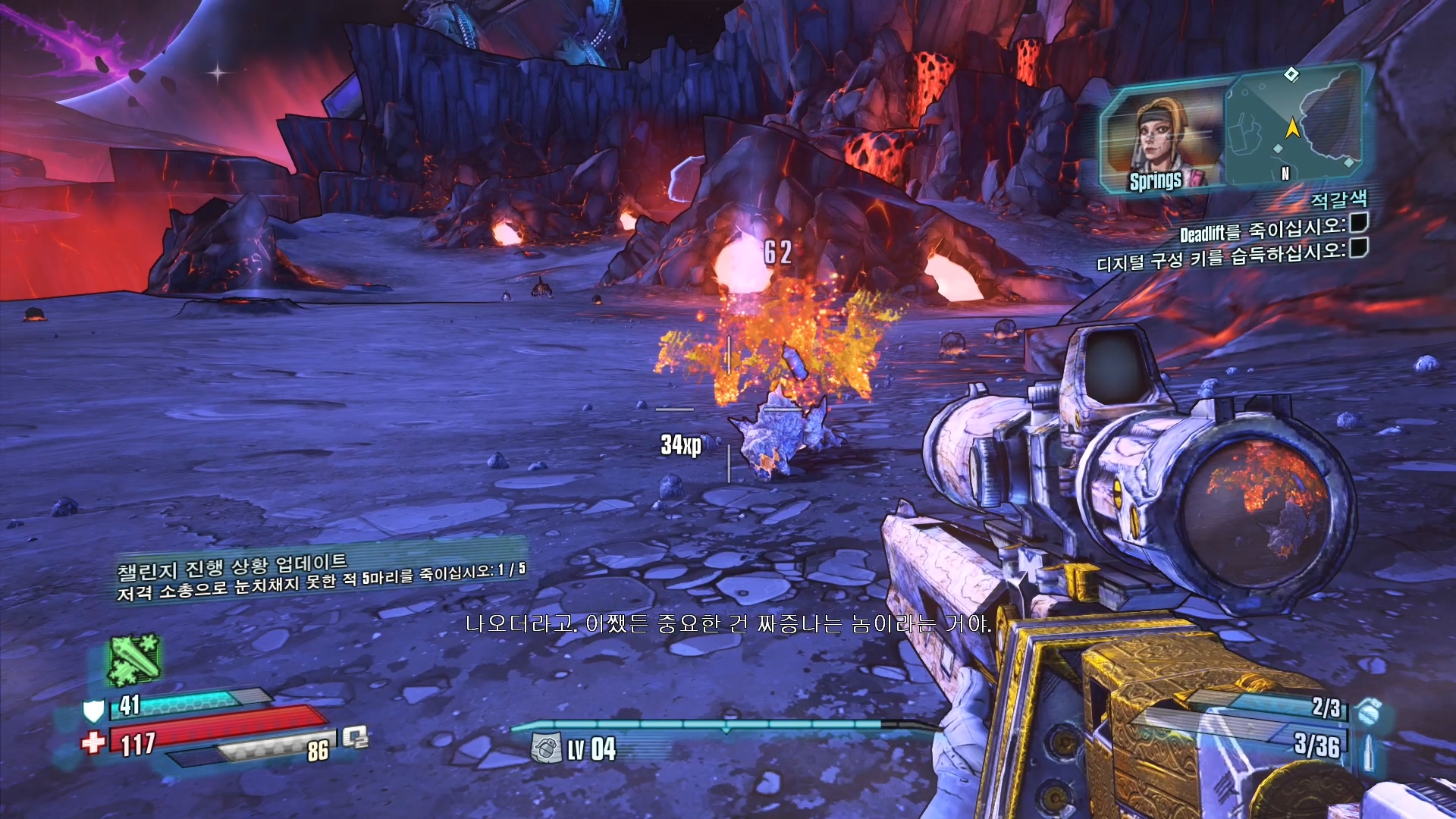This screenshot has height=819, width=1456.
Task: Select the O2 oxygen tank icon
Action: pyautogui.click(x=355, y=737)
